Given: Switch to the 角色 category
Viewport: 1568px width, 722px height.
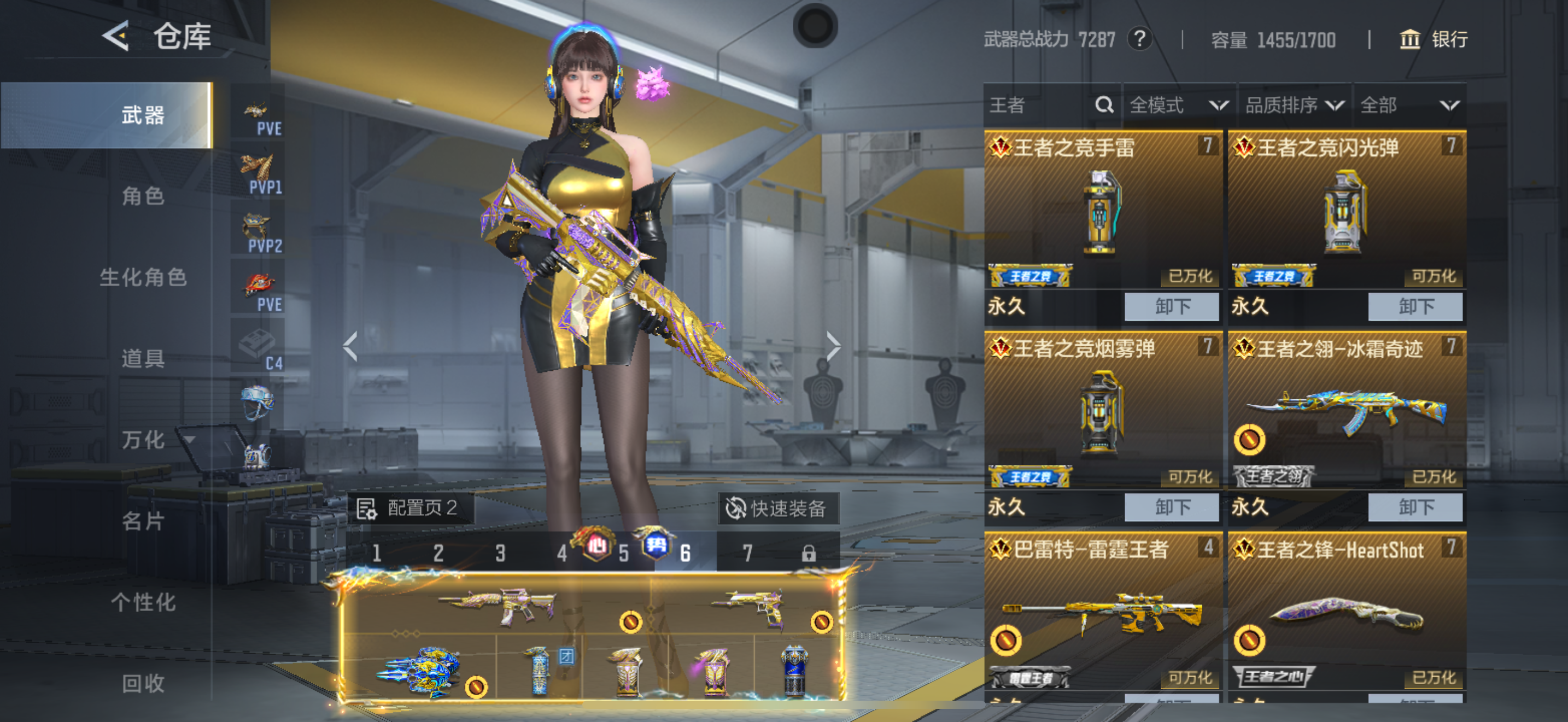Looking at the screenshot, I should [143, 196].
